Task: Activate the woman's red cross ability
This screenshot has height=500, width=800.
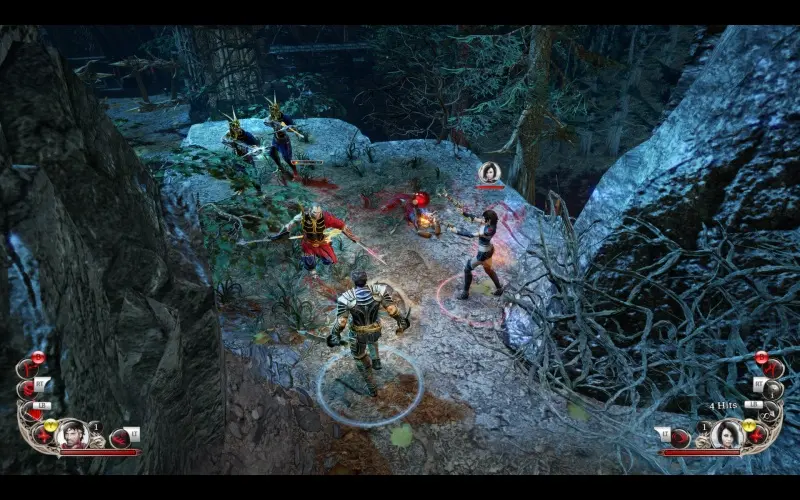Action: 756,433
